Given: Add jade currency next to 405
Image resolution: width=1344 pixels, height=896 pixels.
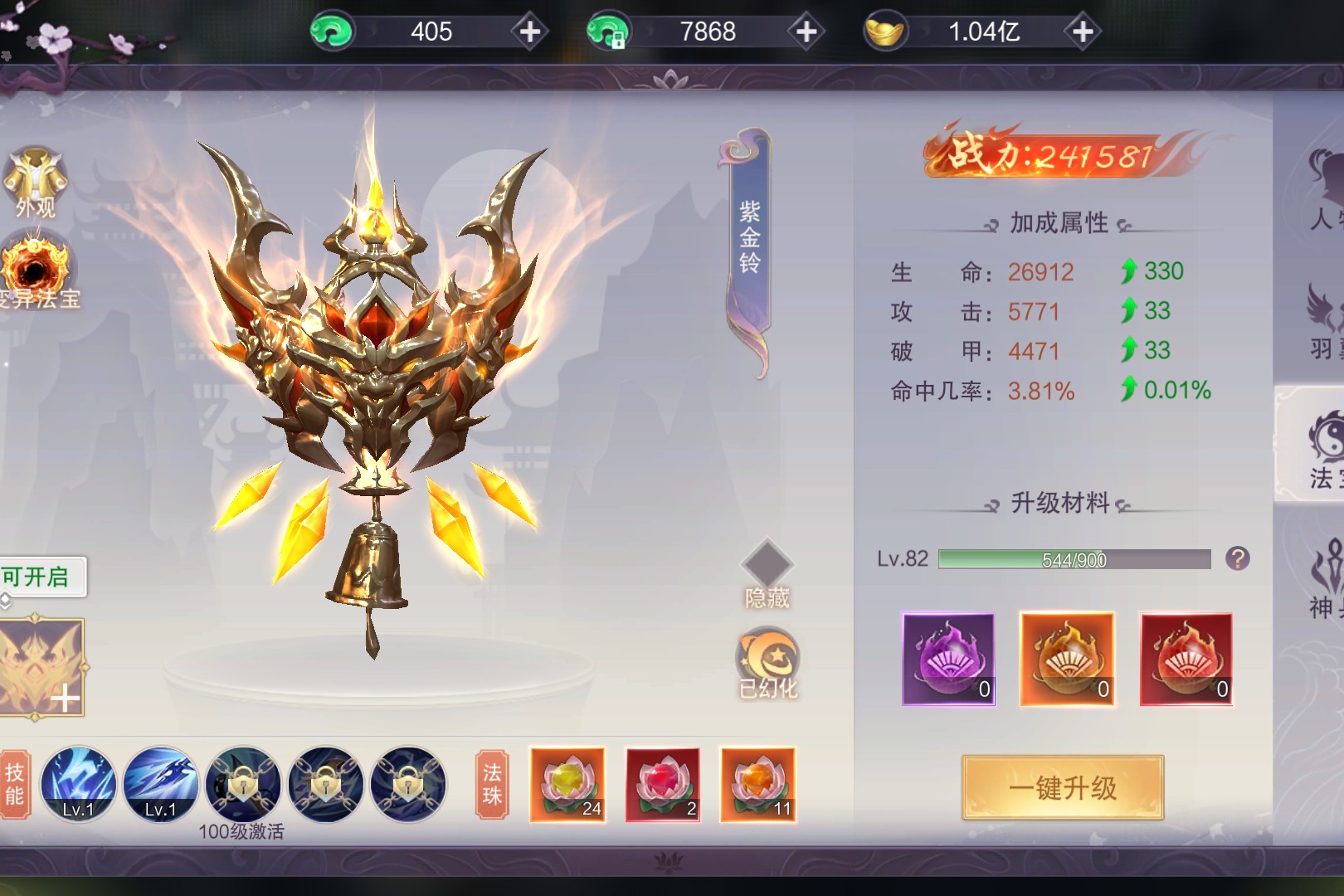Looking at the screenshot, I should [529, 32].
